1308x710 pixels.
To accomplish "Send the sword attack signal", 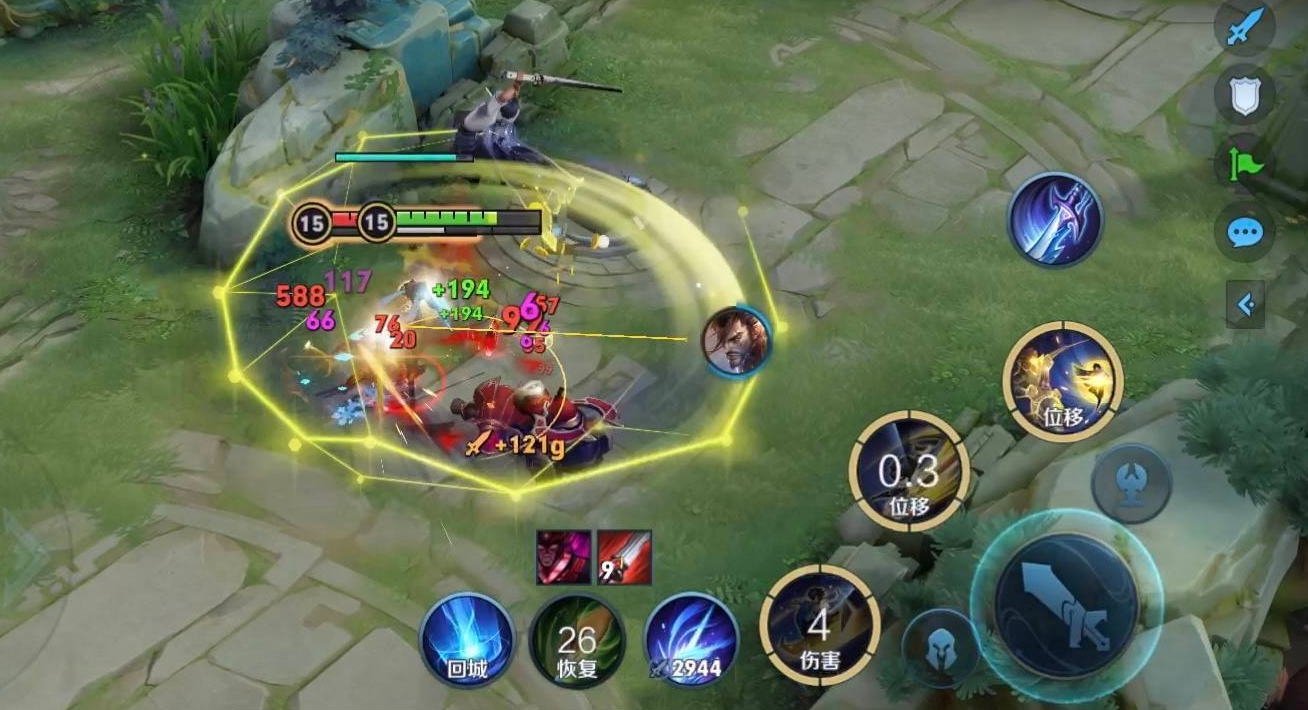I will coord(1244,28).
